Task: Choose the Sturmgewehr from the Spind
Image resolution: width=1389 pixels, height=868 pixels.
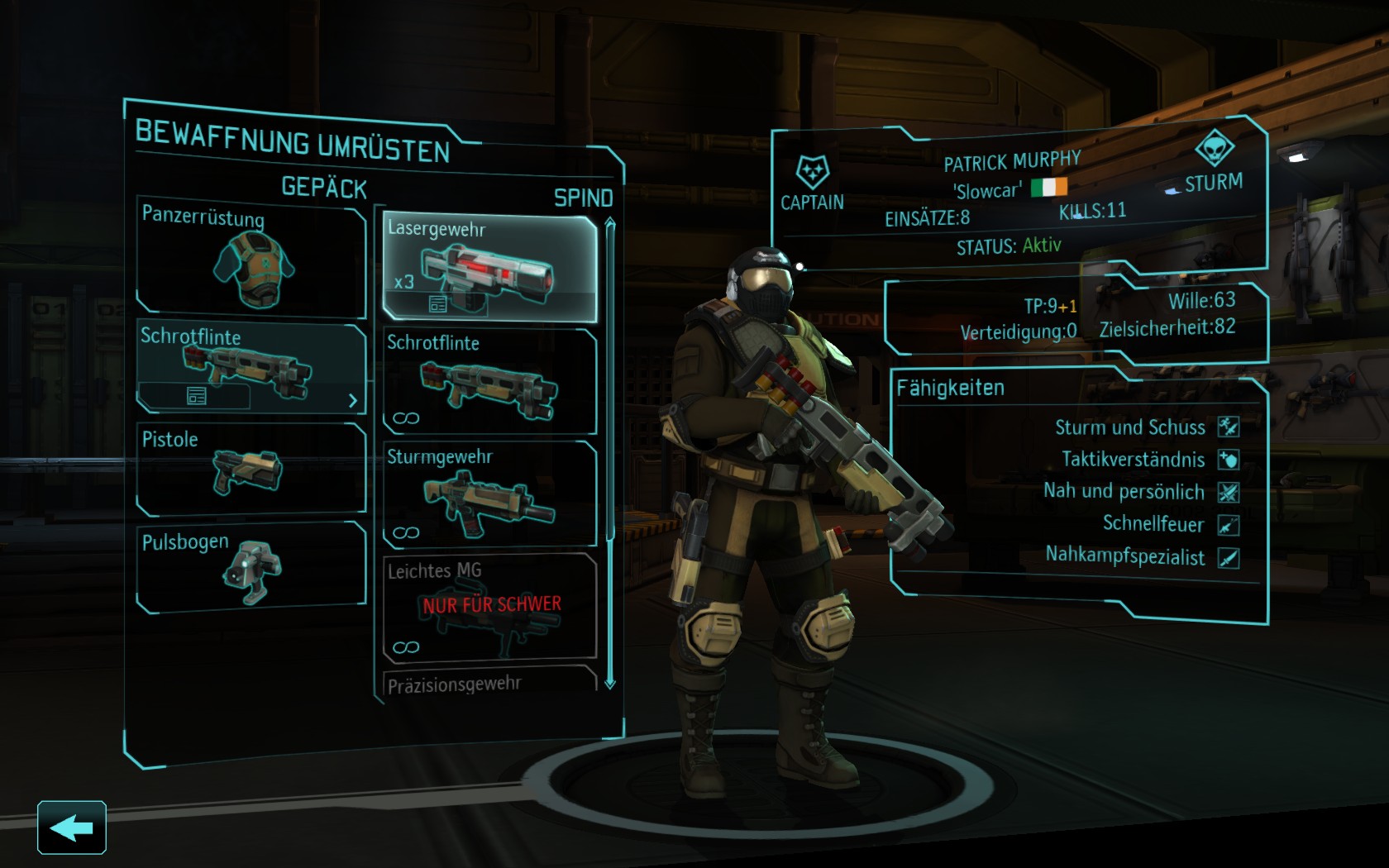Action: coord(489,494)
